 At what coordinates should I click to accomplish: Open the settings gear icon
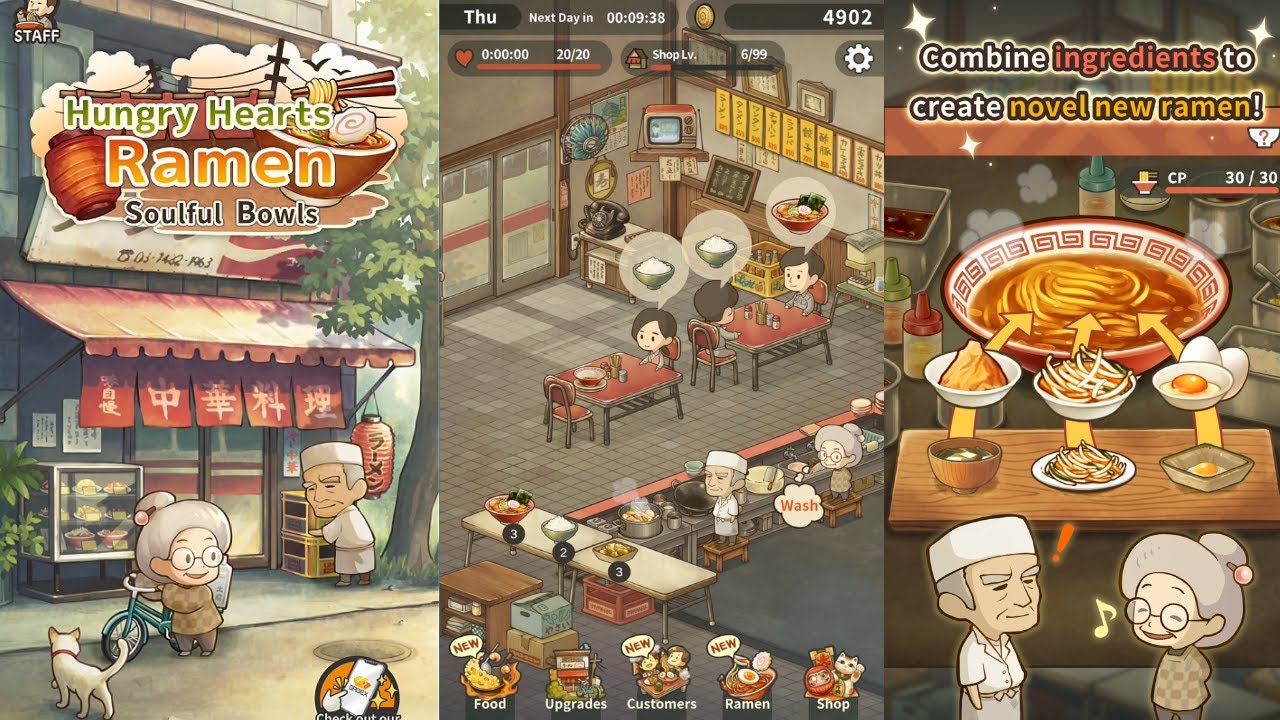pos(858,58)
